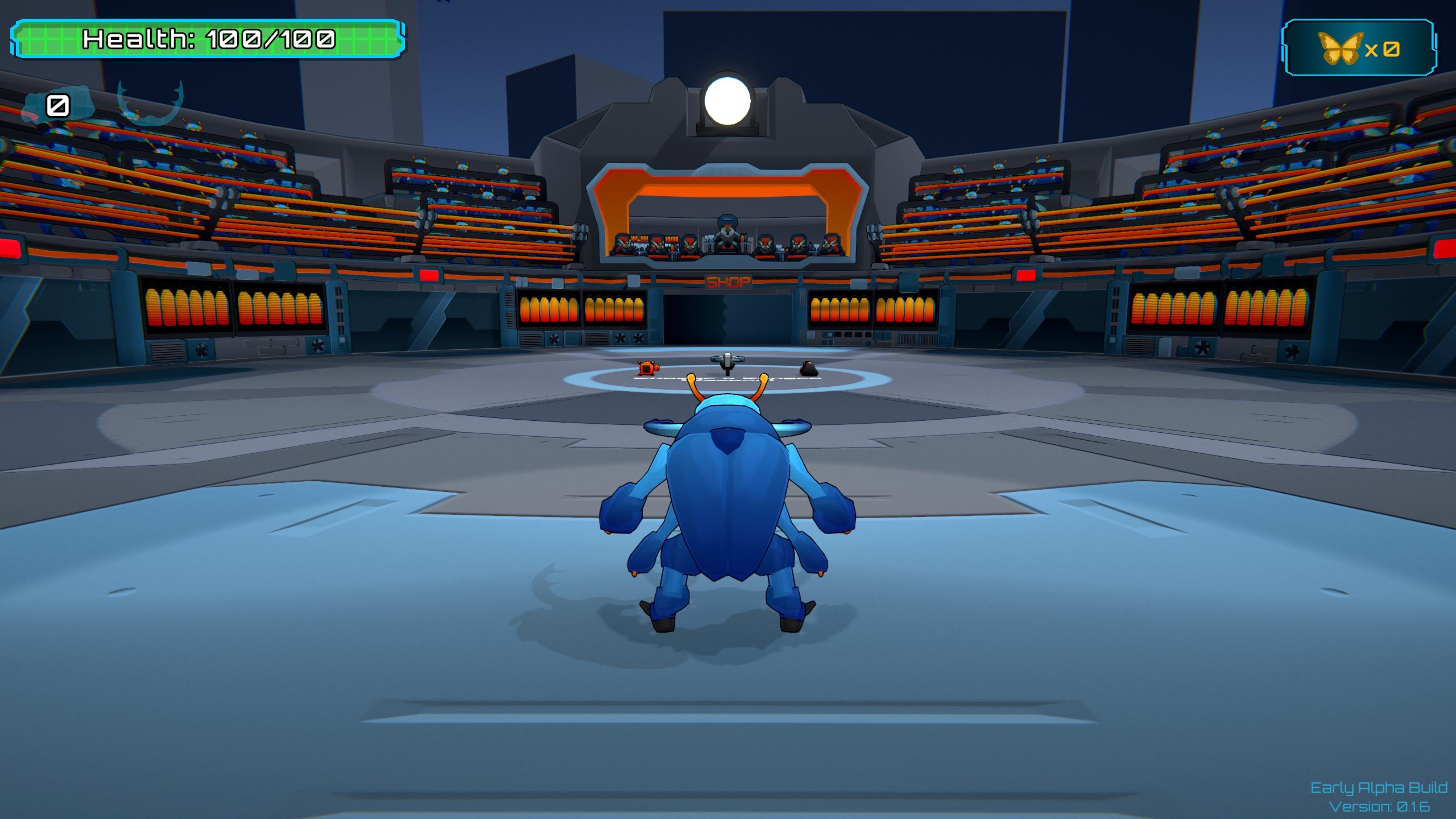Click the orange SHOP sign label
1456x819 pixels.
(x=730, y=283)
